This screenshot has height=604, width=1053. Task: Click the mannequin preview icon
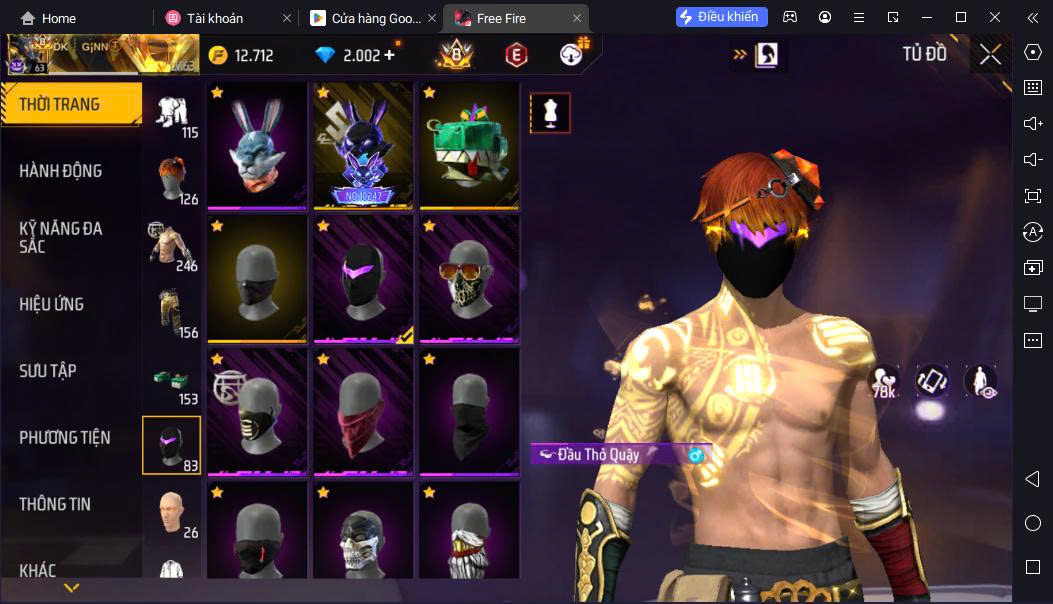click(550, 113)
